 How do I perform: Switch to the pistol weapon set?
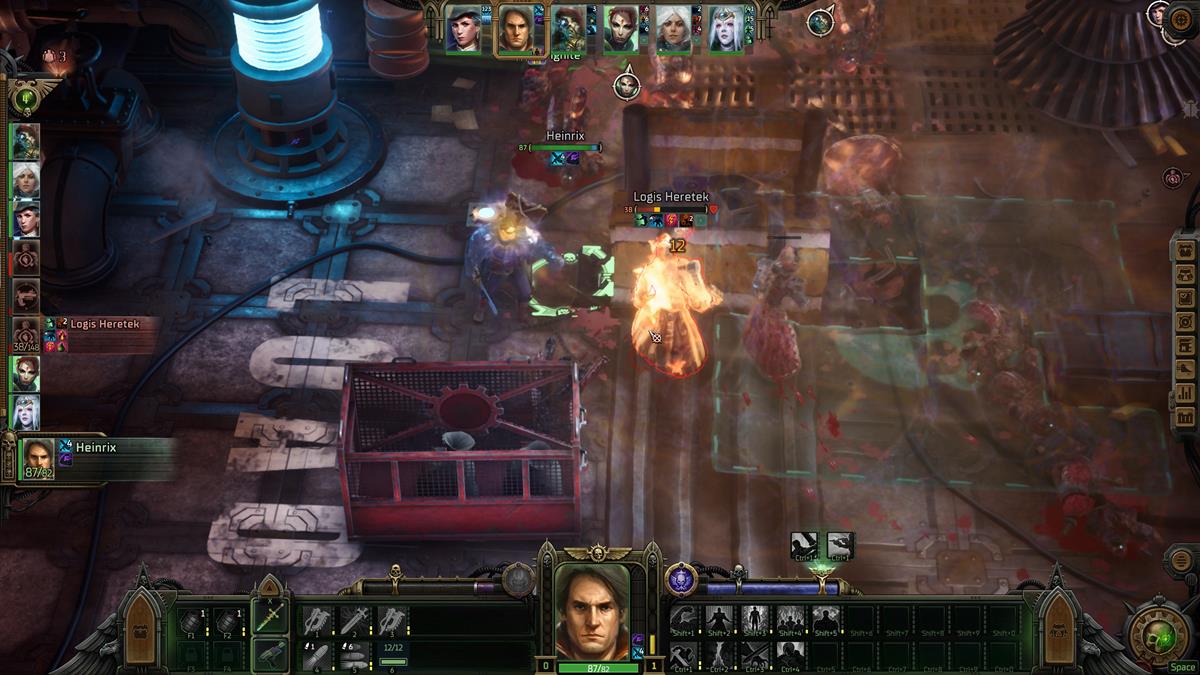(x=269, y=654)
